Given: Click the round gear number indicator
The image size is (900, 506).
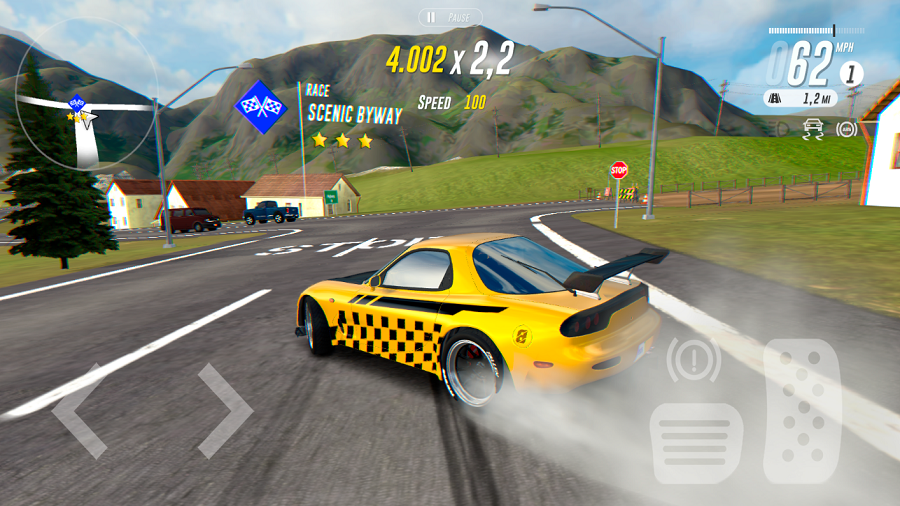Looking at the screenshot, I should [x=851, y=73].
